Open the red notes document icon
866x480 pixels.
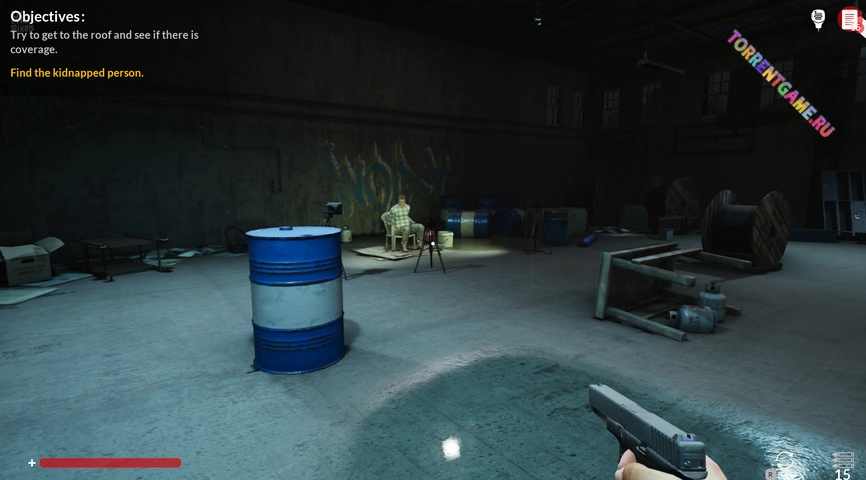click(849, 19)
